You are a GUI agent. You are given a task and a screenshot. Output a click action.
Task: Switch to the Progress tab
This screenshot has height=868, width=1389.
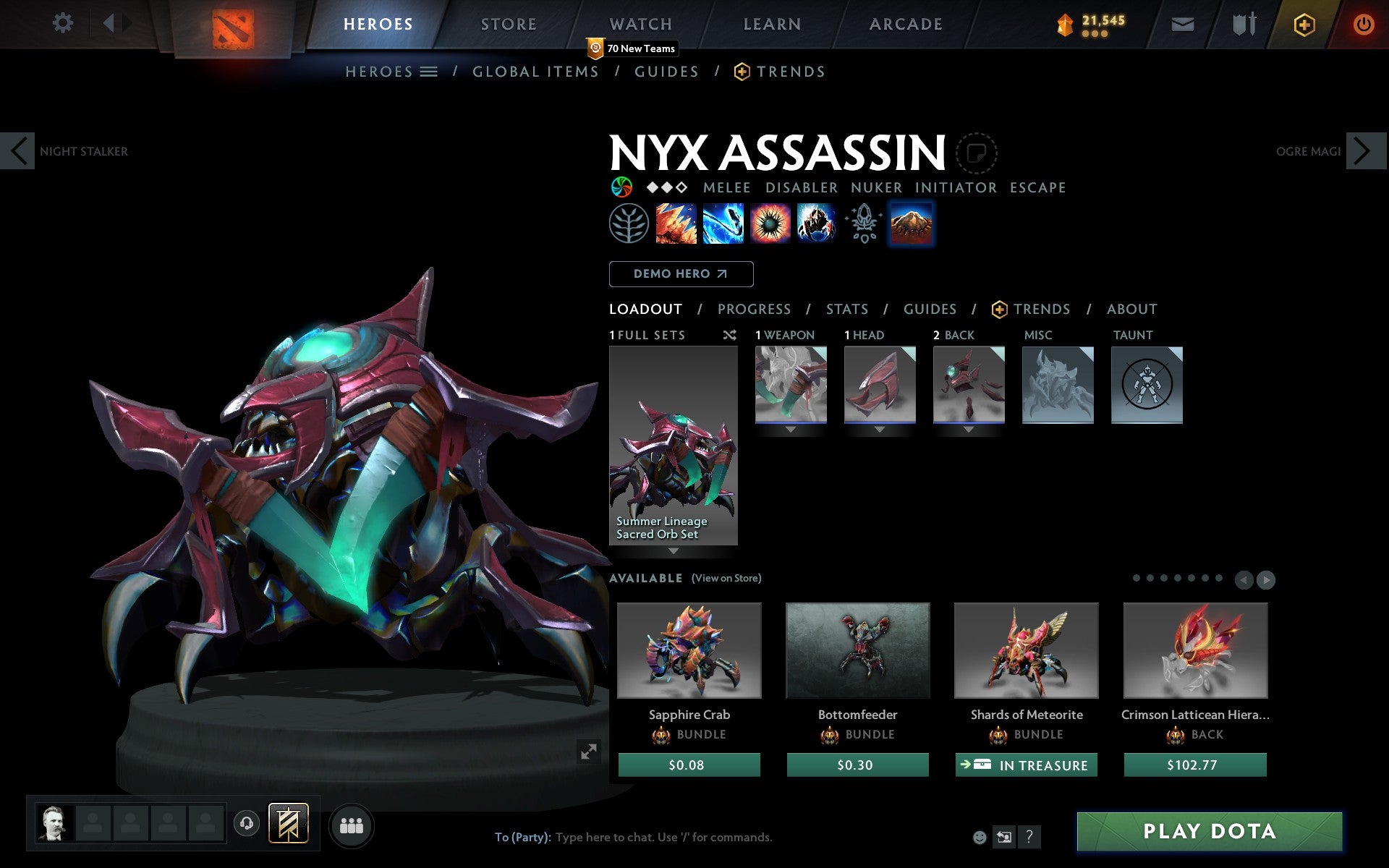click(x=754, y=309)
